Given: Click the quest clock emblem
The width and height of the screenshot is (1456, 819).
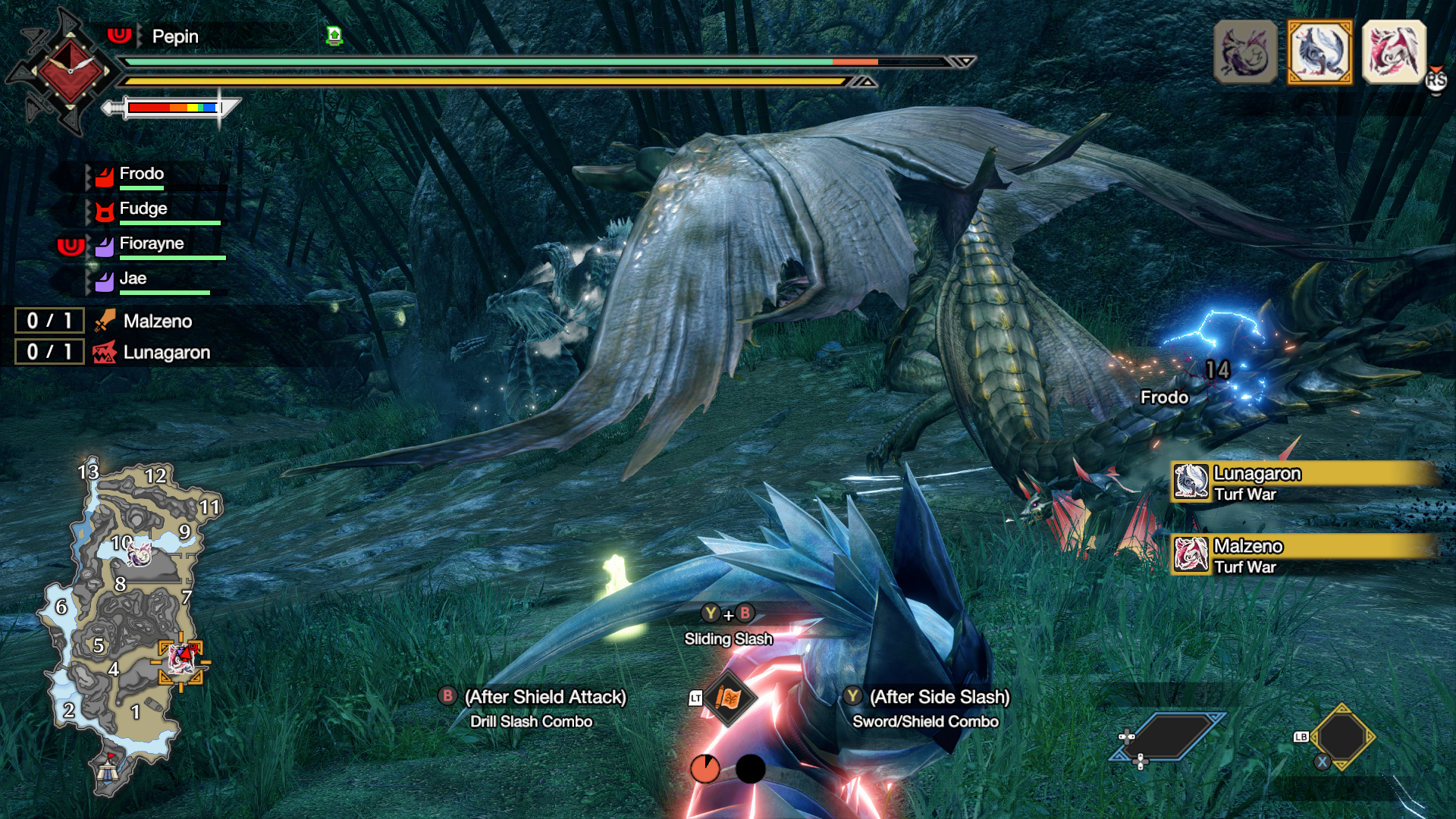Looking at the screenshot, I should pos(69,71).
